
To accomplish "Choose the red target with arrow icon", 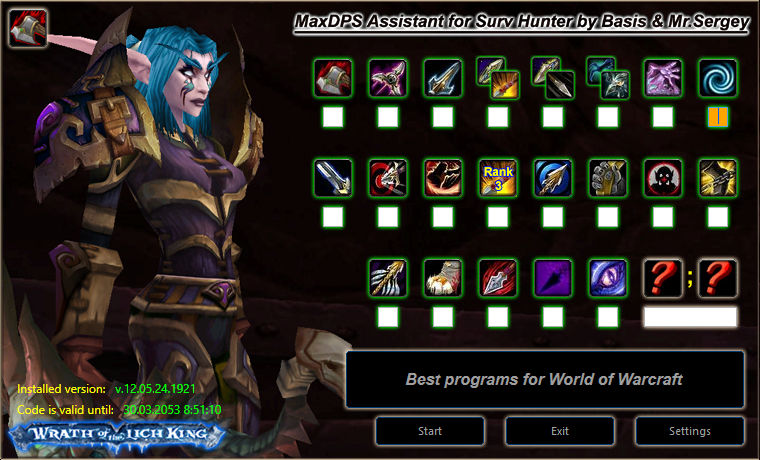I will click(388, 178).
